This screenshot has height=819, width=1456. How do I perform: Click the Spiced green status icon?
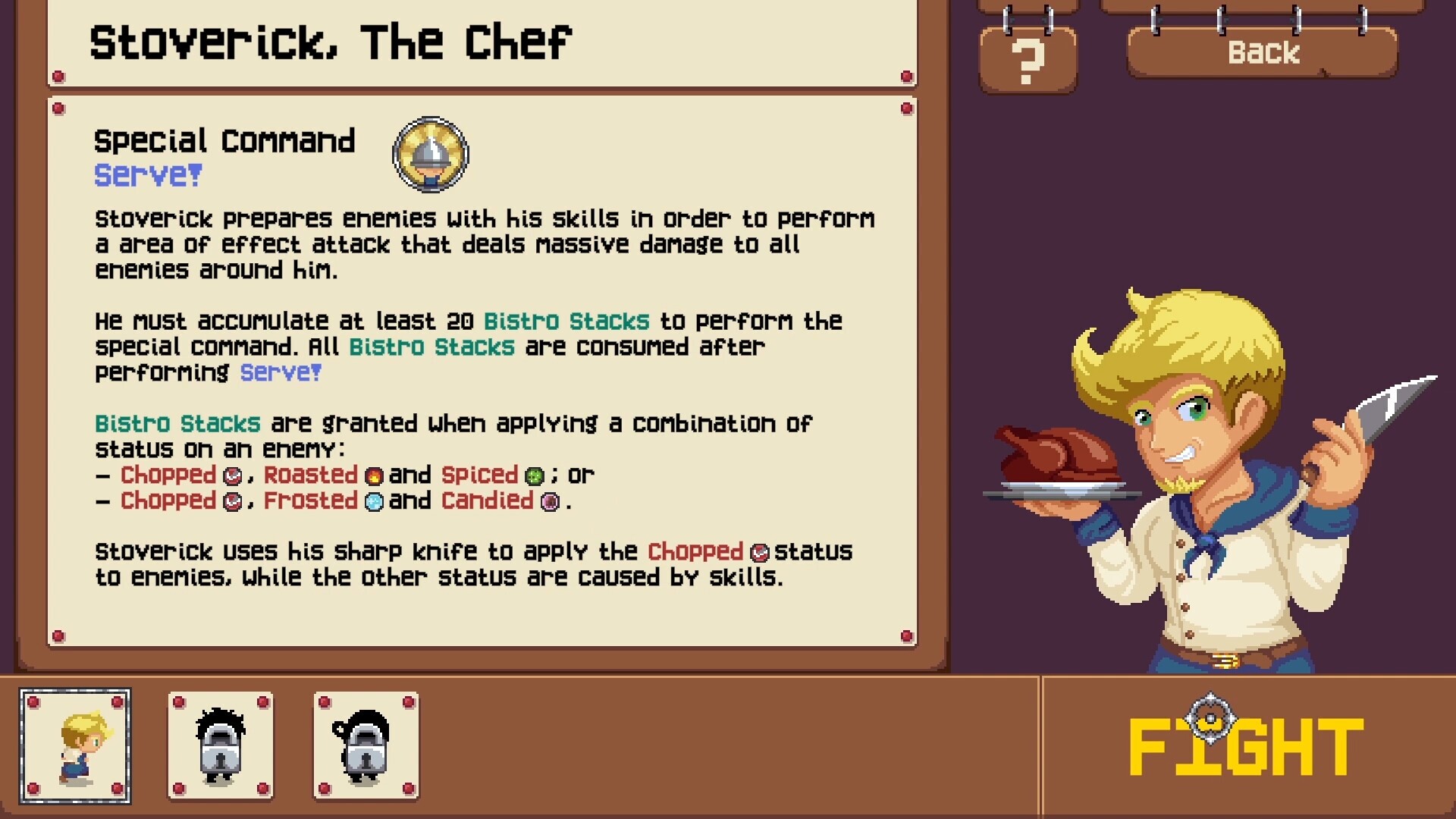pos(535,476)
